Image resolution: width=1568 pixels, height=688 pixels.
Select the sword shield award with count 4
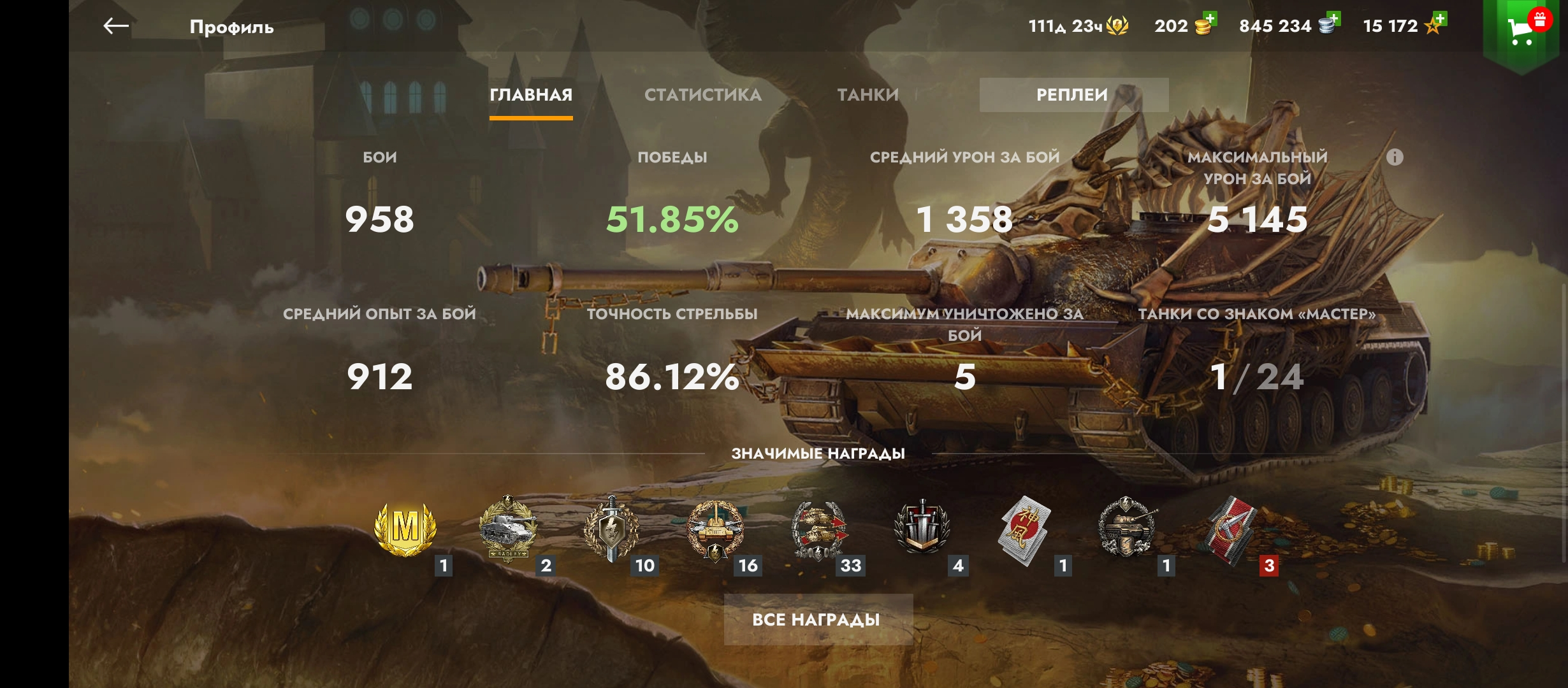[x=922, y=529]
